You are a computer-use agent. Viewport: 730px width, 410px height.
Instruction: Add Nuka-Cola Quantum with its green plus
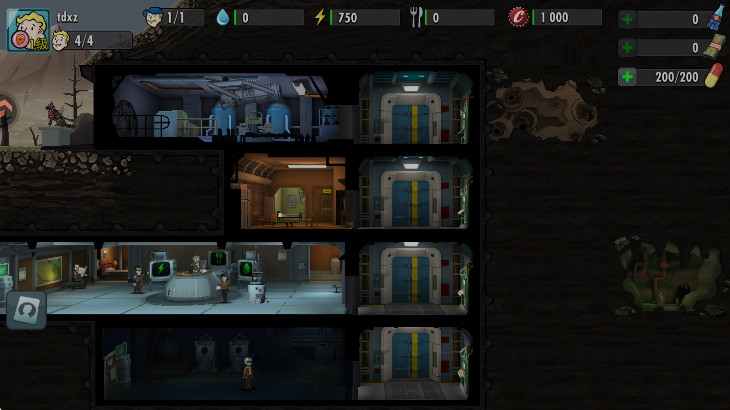(x=627, y=19)
